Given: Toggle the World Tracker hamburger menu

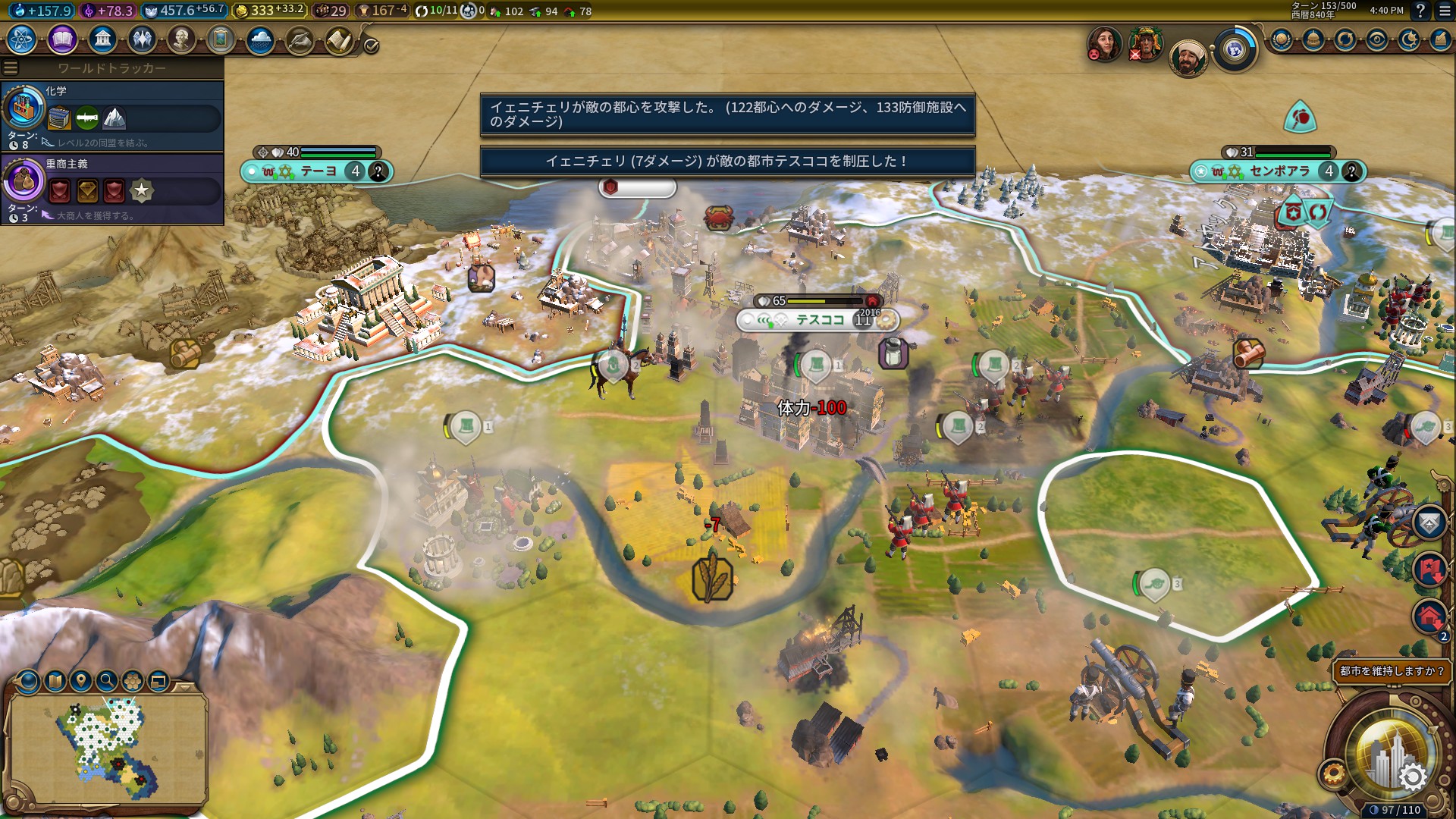Looking at the screenshot, I should pyautogui.click(x=11, y=68).
